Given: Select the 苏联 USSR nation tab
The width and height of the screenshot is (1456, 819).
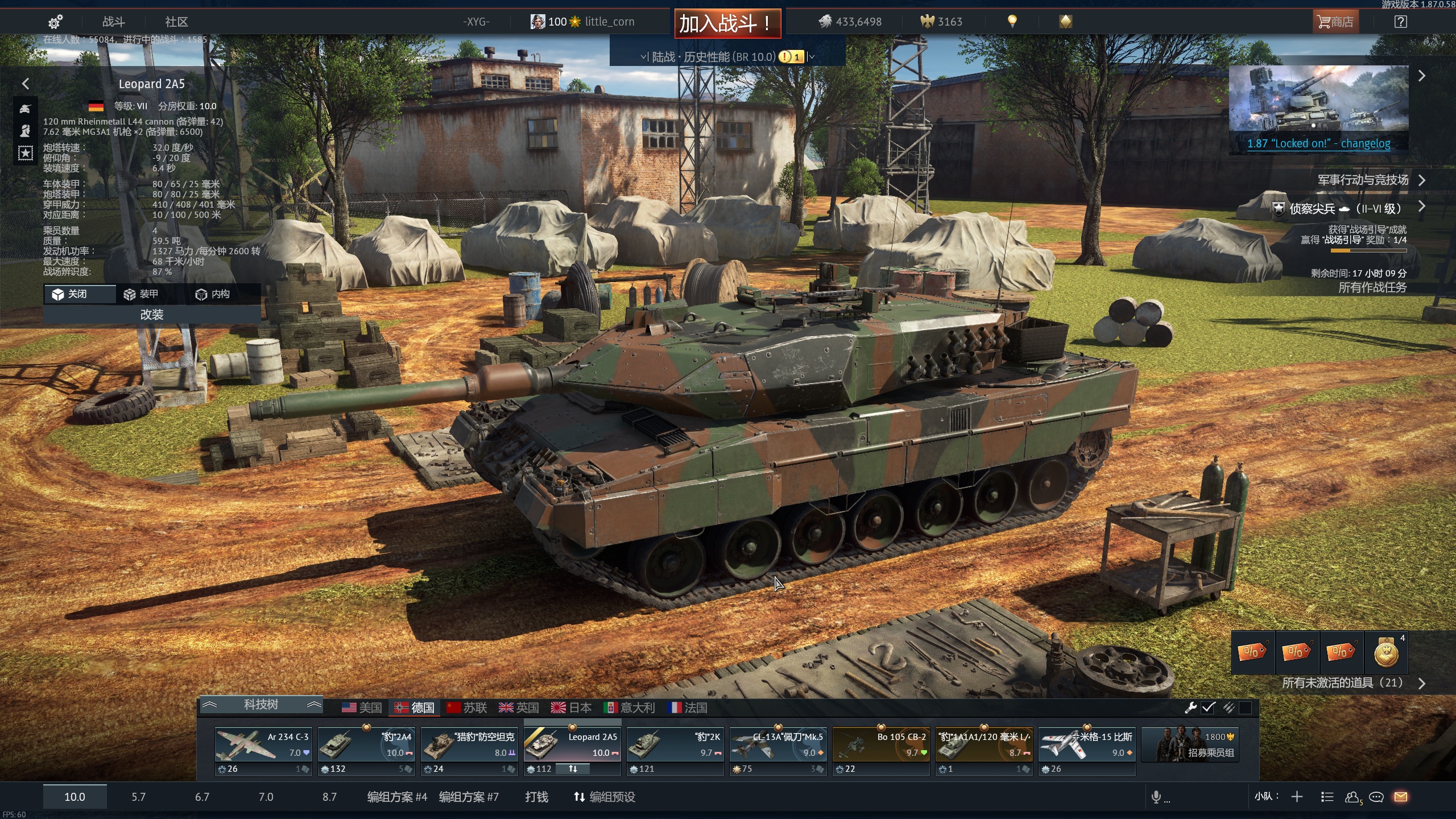Looking at the screenshot, I should tap(467, 708).
